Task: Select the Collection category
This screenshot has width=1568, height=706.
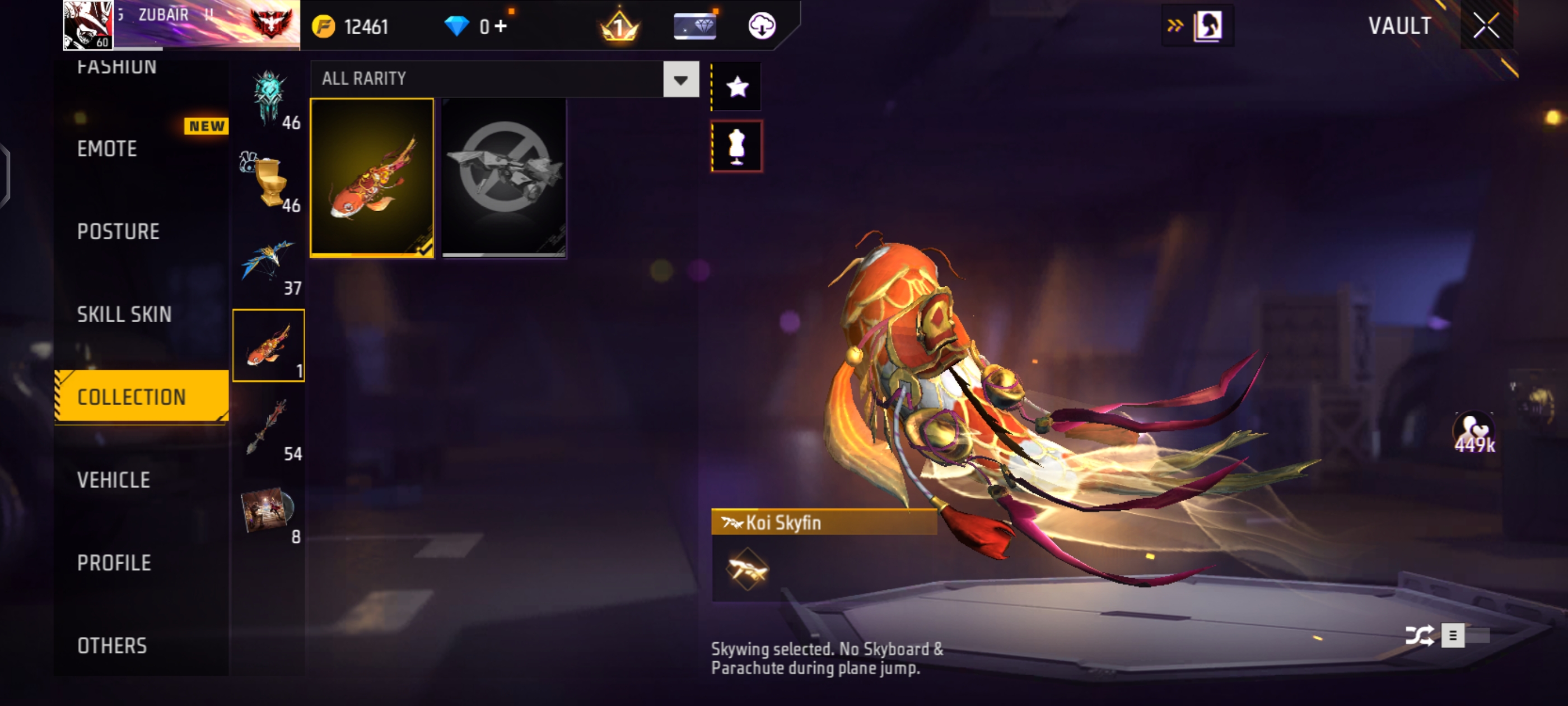Action: tap(132, 397)
